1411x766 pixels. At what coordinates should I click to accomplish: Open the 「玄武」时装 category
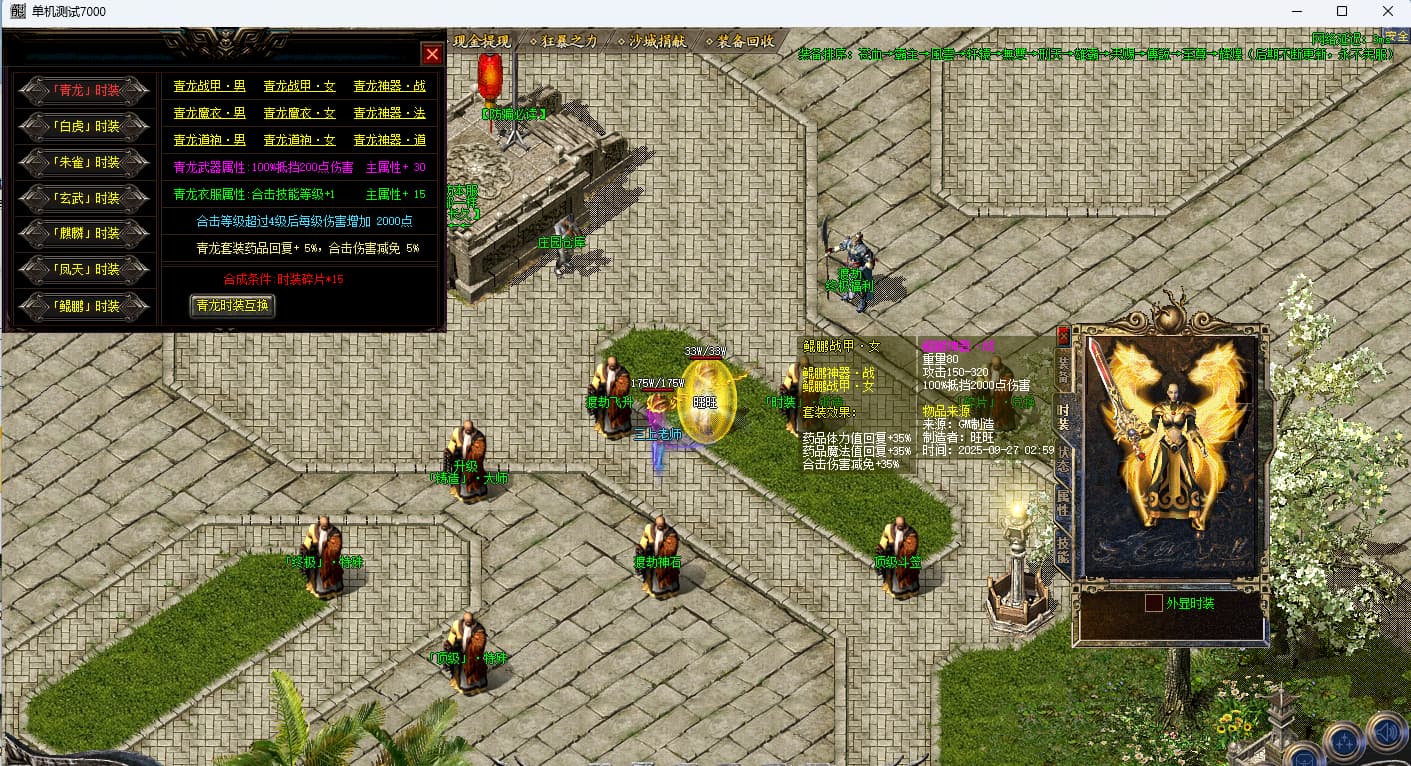click(87, 198)
